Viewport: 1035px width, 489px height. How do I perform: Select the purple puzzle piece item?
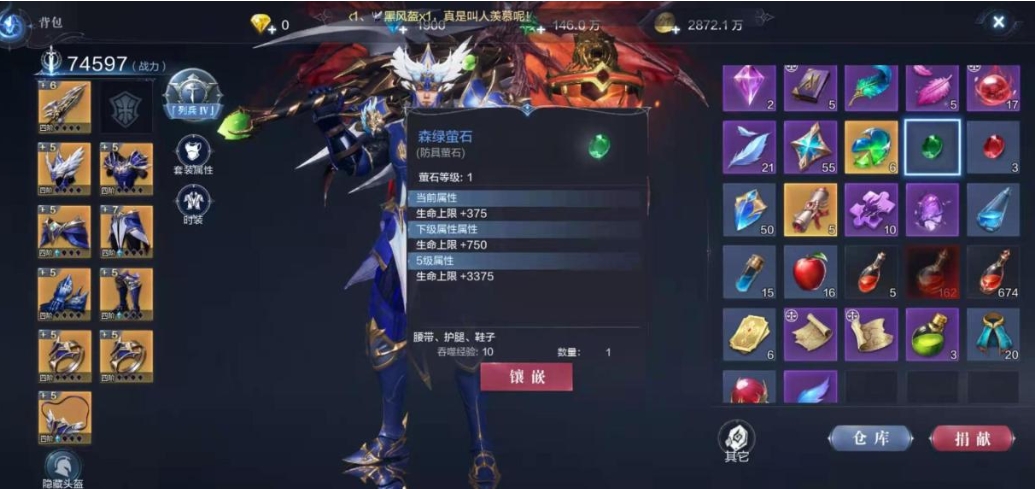tap(870, 210)
